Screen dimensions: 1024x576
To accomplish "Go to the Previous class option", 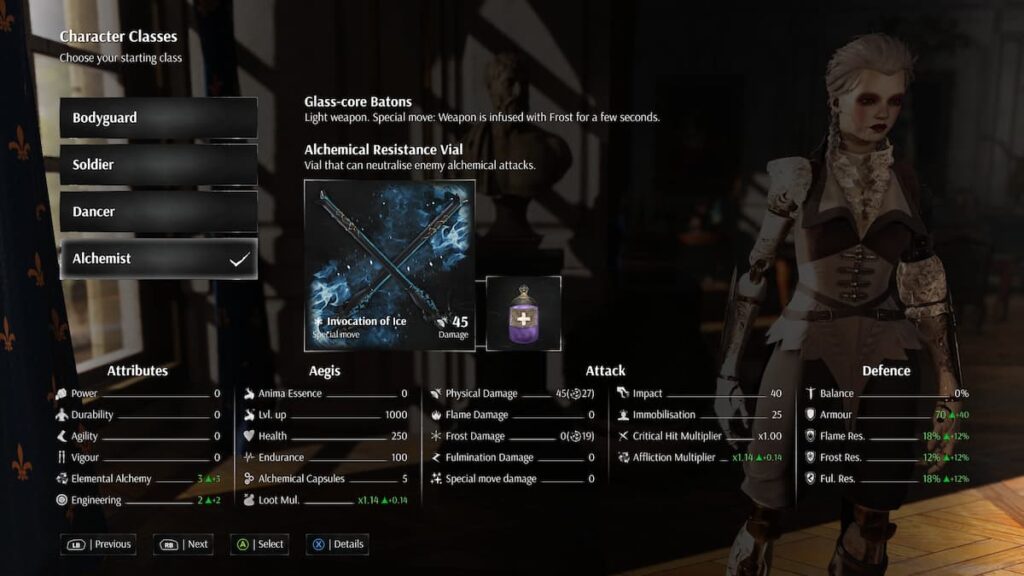I will point(100,544).
